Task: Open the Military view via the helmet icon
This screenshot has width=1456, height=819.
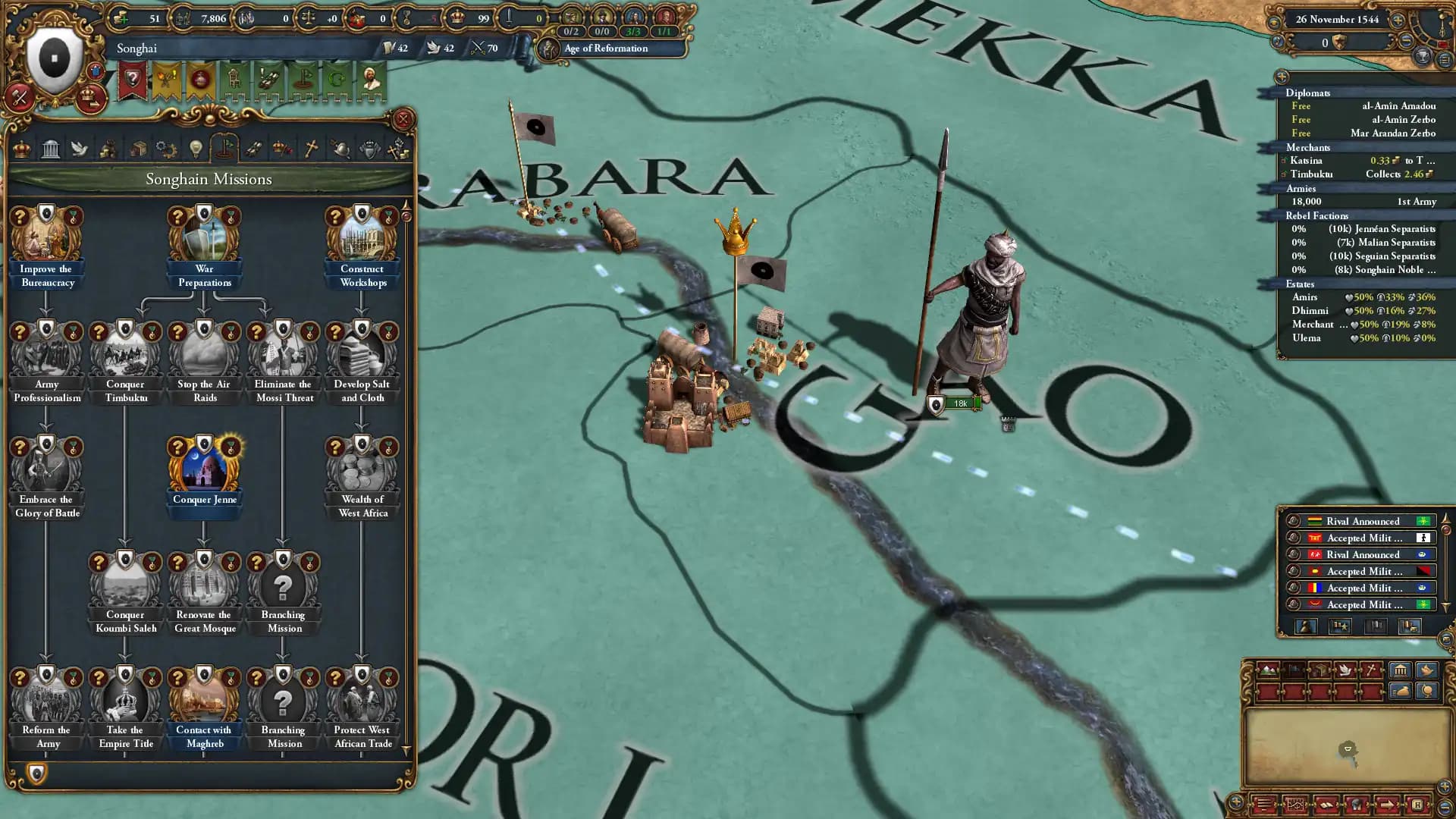Action: pyautogui.click(x=341, y=149)
